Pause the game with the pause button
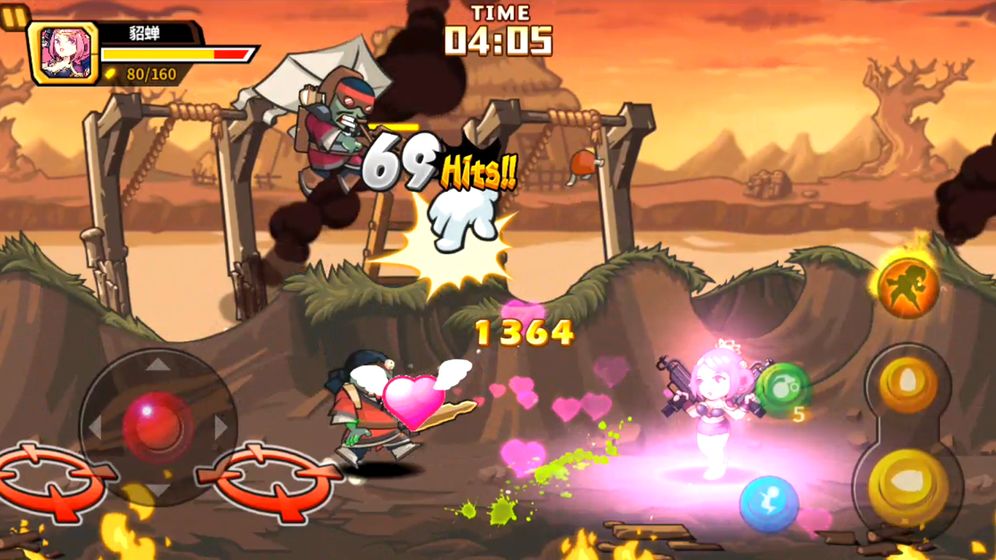 [14, 16]
